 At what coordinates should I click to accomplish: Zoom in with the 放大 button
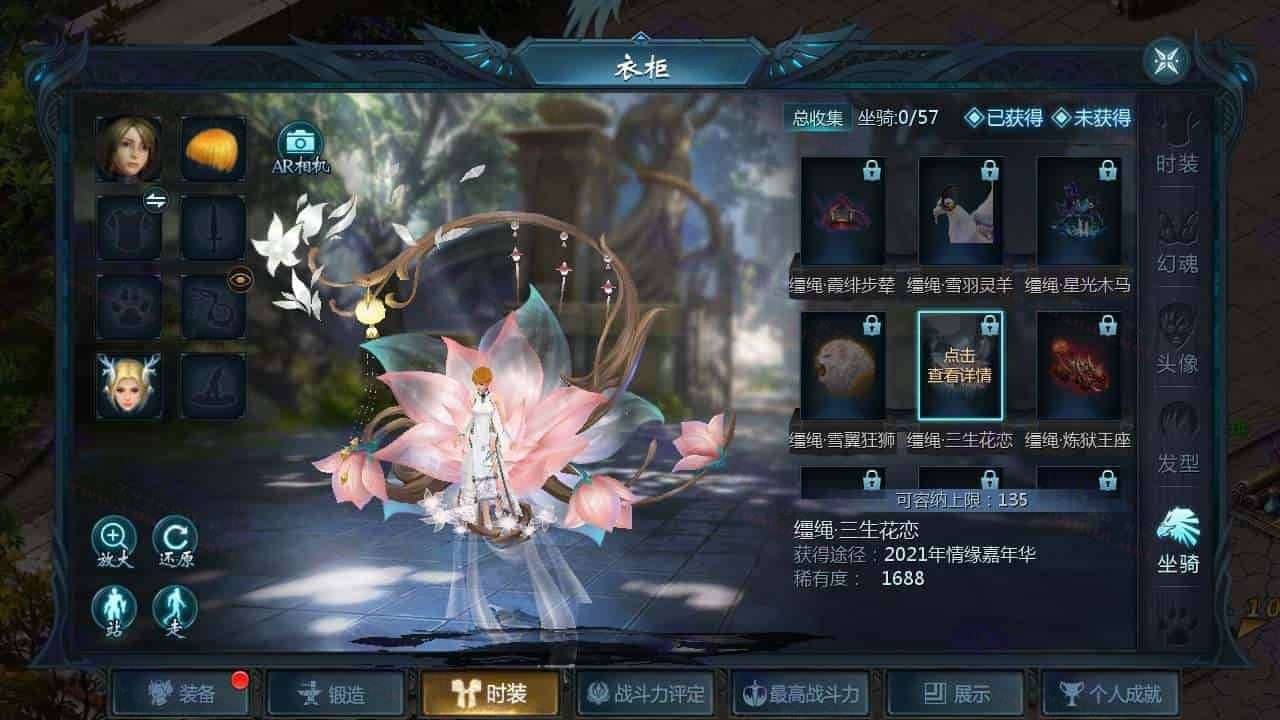tap(113, 542)
